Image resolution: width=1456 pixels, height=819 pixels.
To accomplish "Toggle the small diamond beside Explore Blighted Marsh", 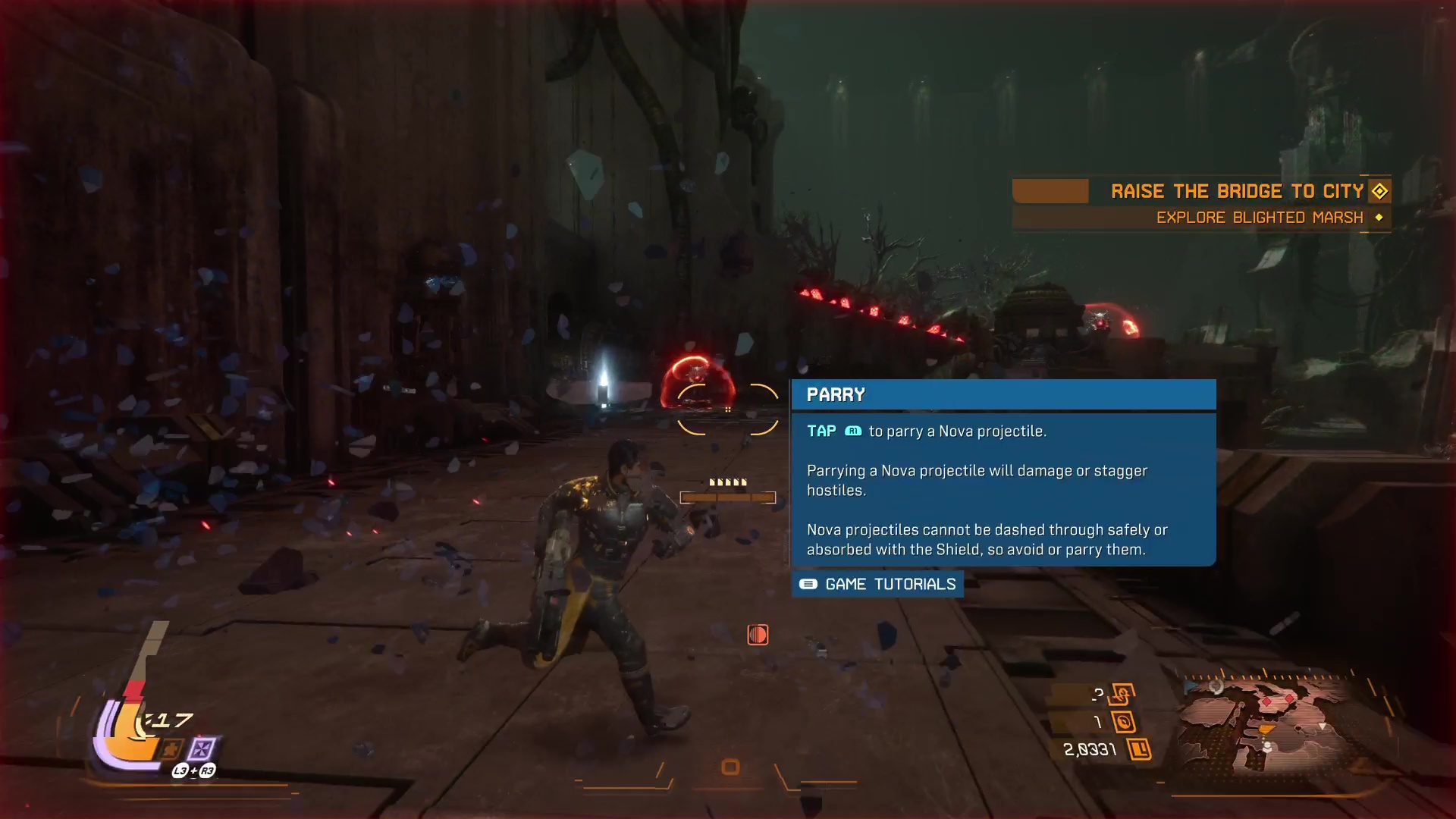I will (1378, 218).
